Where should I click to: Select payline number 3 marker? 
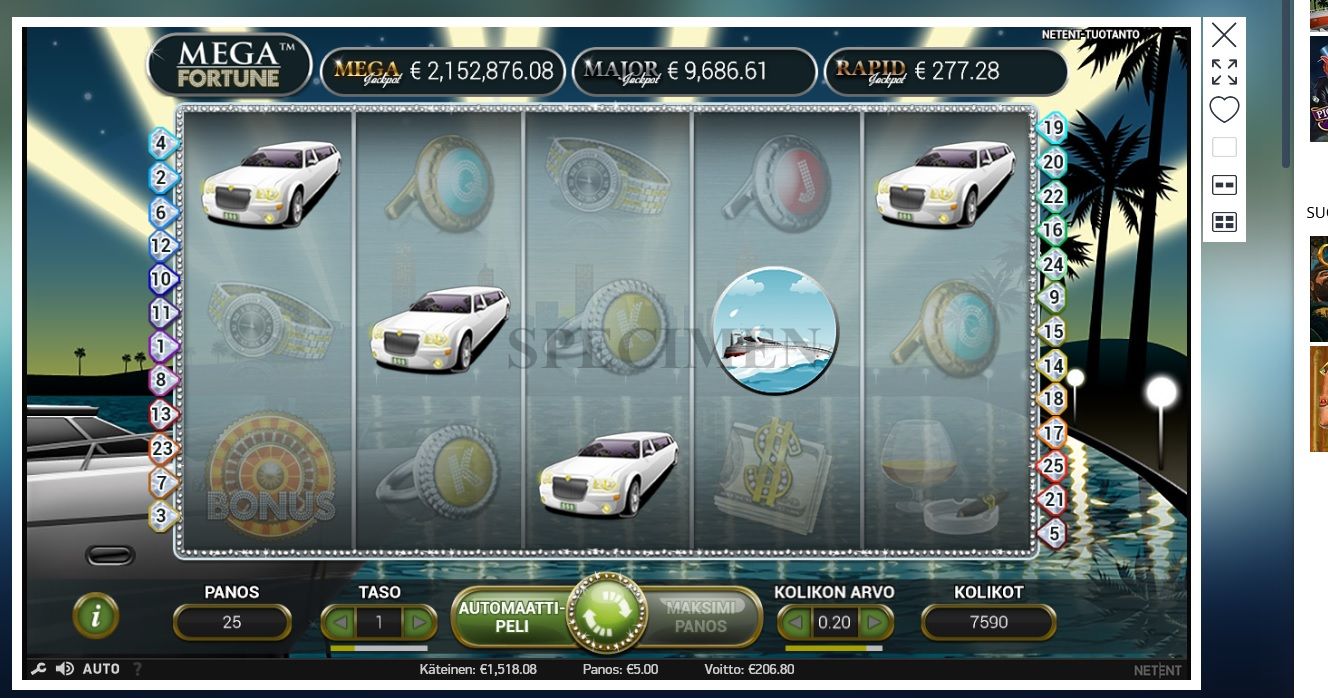pos(162,517)
